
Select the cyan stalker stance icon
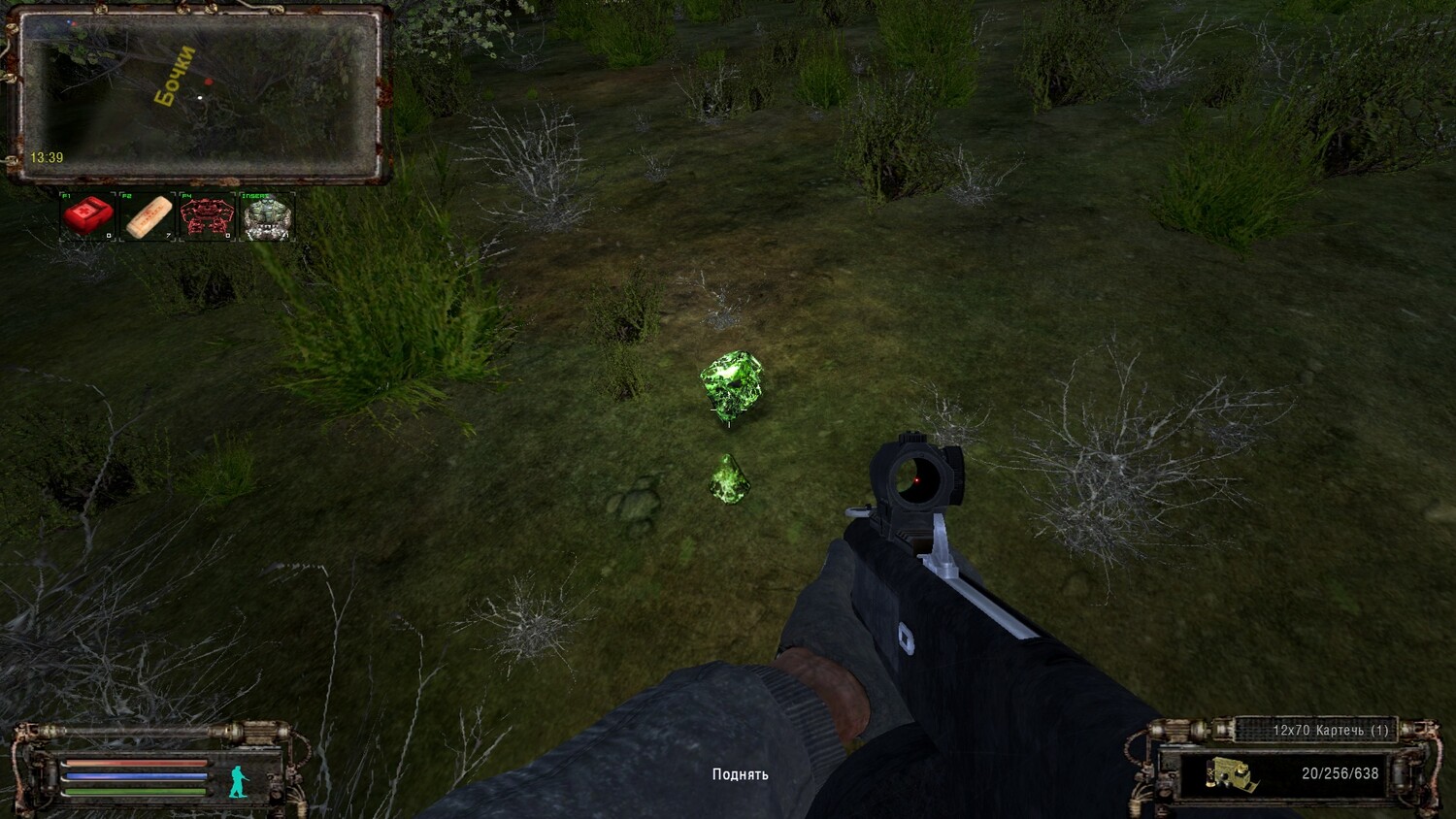(238, 780)
